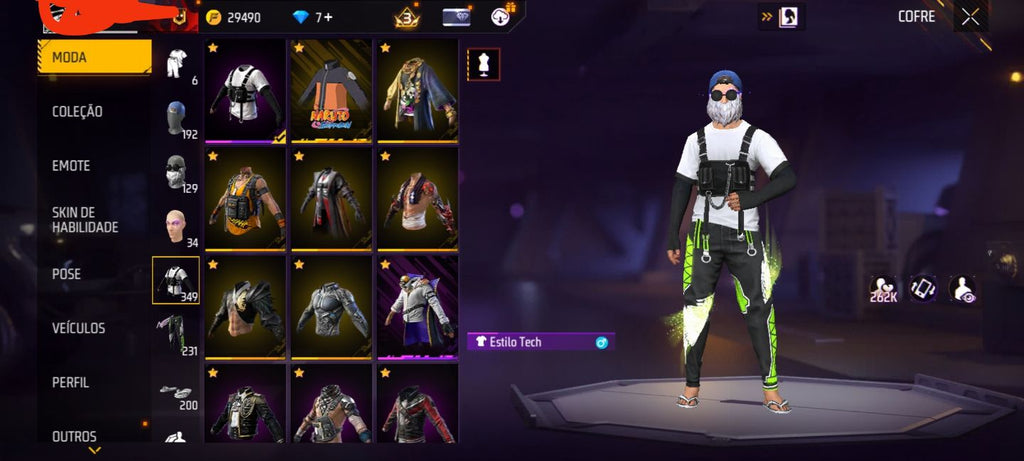Open the Emote category
The width and height of the screenshot is (1024, 461).
click(x=71, y=166)
